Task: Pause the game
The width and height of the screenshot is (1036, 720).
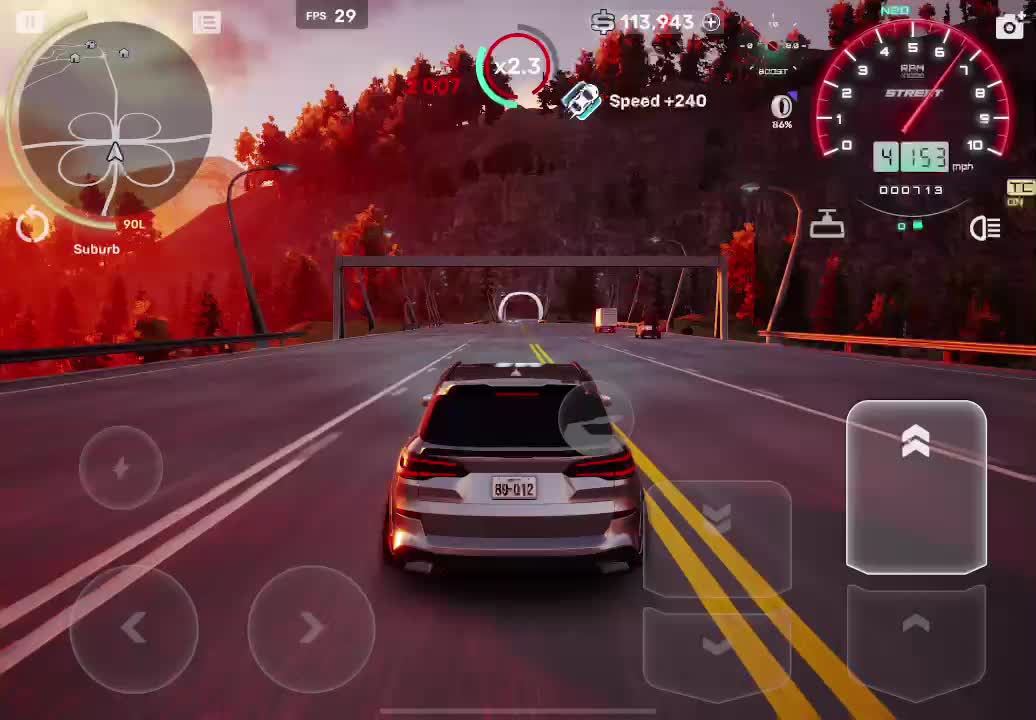Action: 30,22
